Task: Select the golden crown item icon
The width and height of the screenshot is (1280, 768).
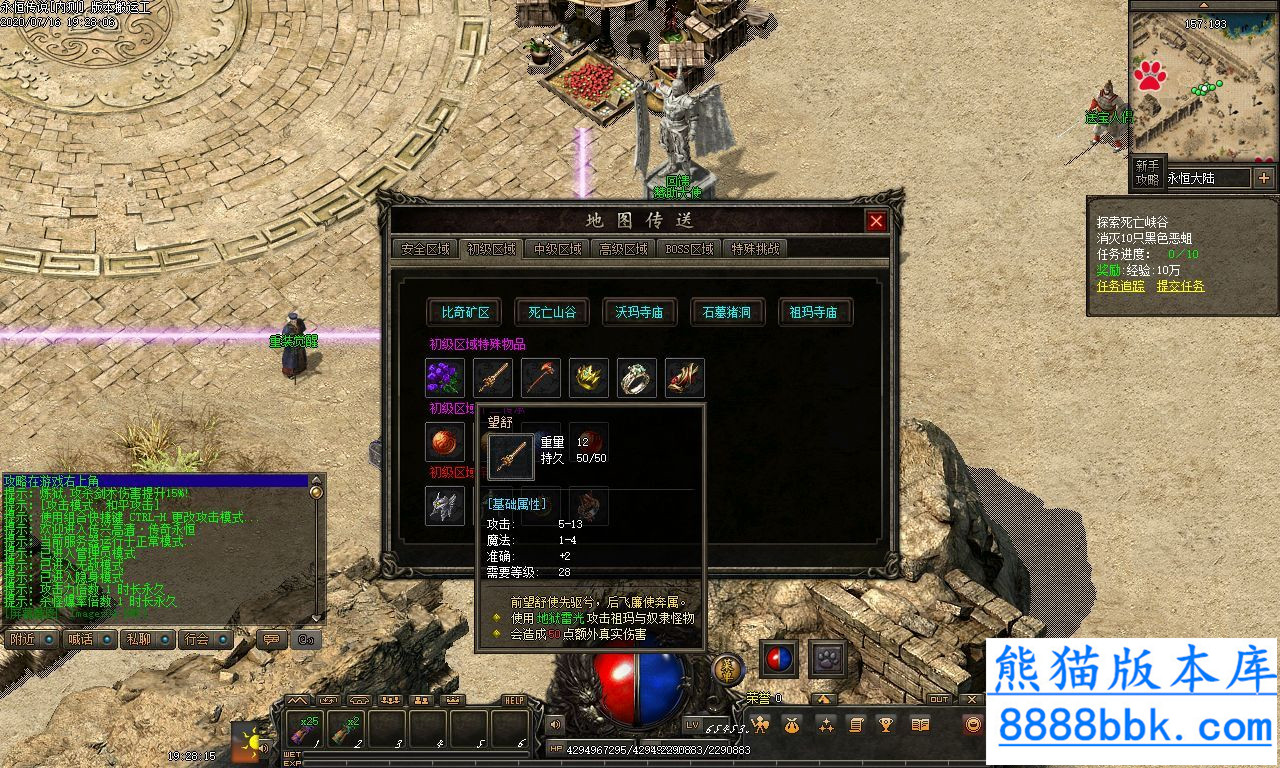Action: 589,378
